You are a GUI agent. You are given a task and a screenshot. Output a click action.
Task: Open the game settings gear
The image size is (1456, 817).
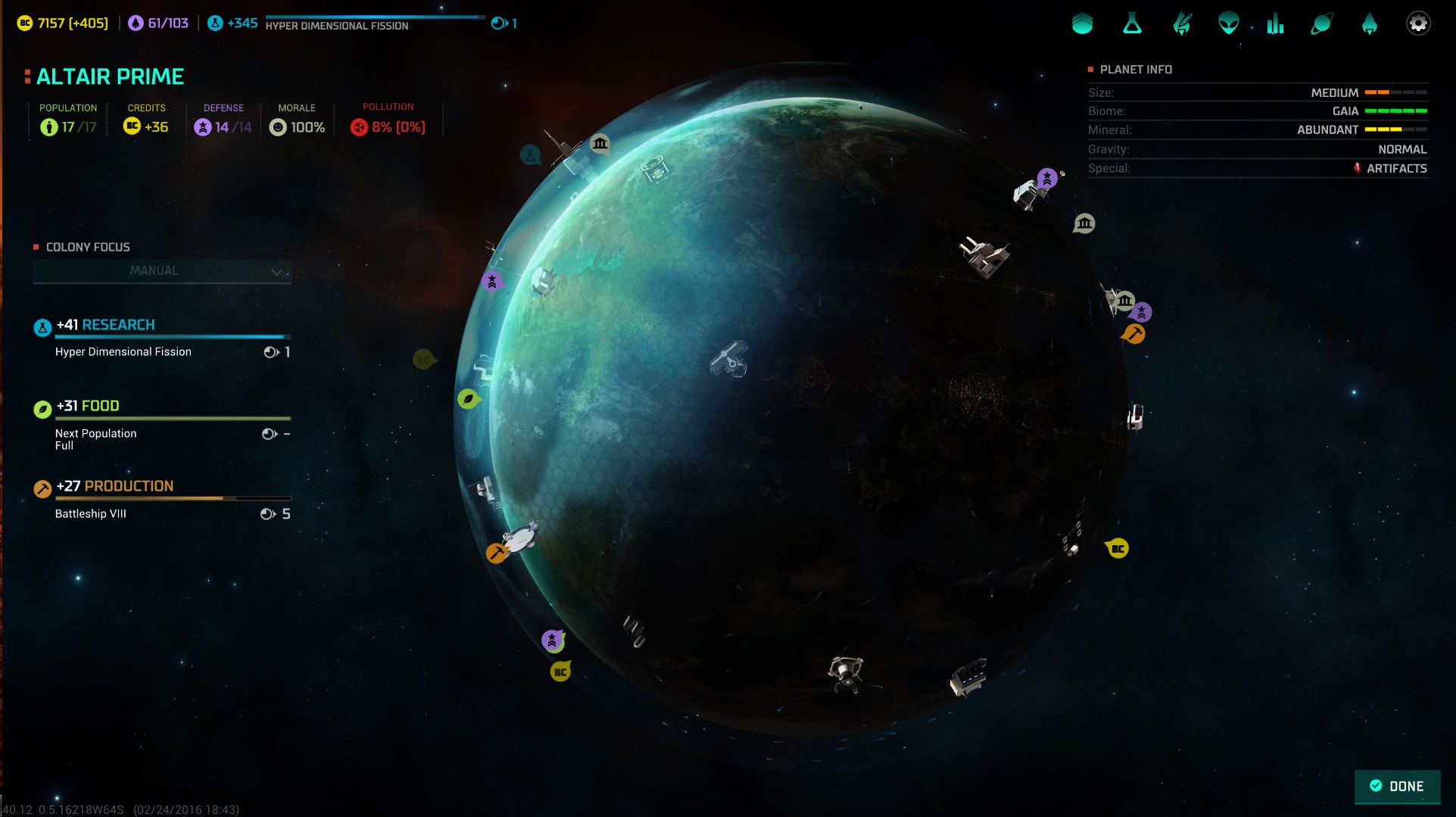click(x=1417, y=23)
